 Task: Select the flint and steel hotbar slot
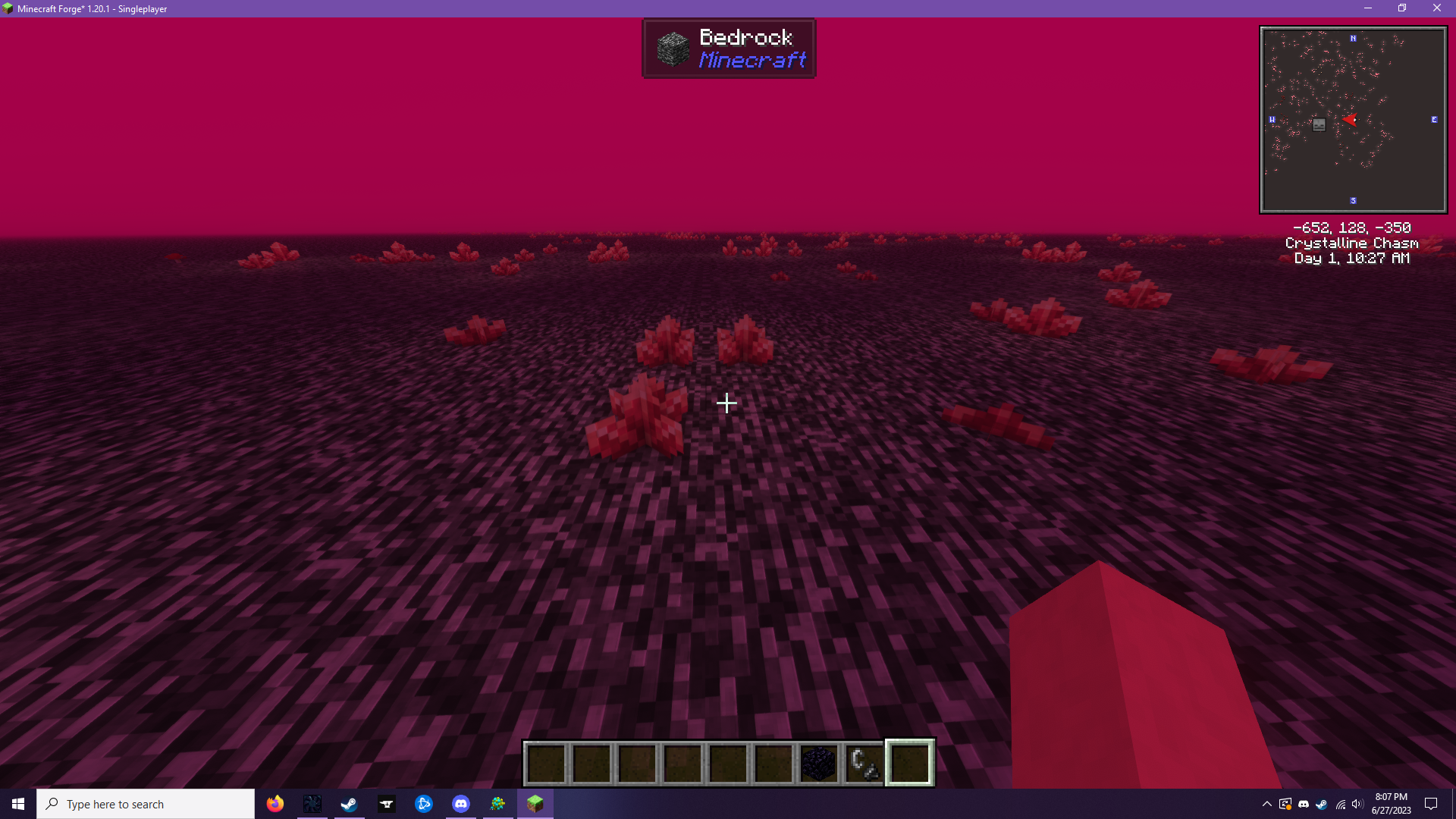[864, 763]
